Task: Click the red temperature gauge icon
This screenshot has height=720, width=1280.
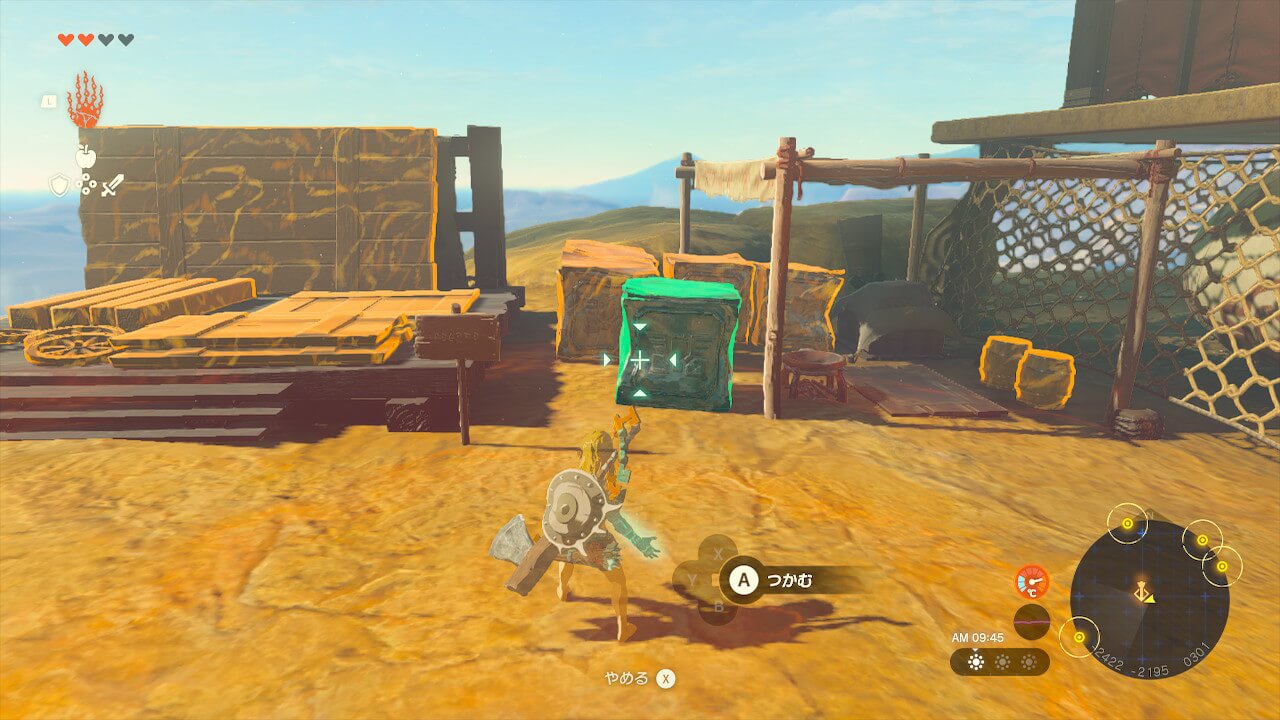Action: [1031, 581]
